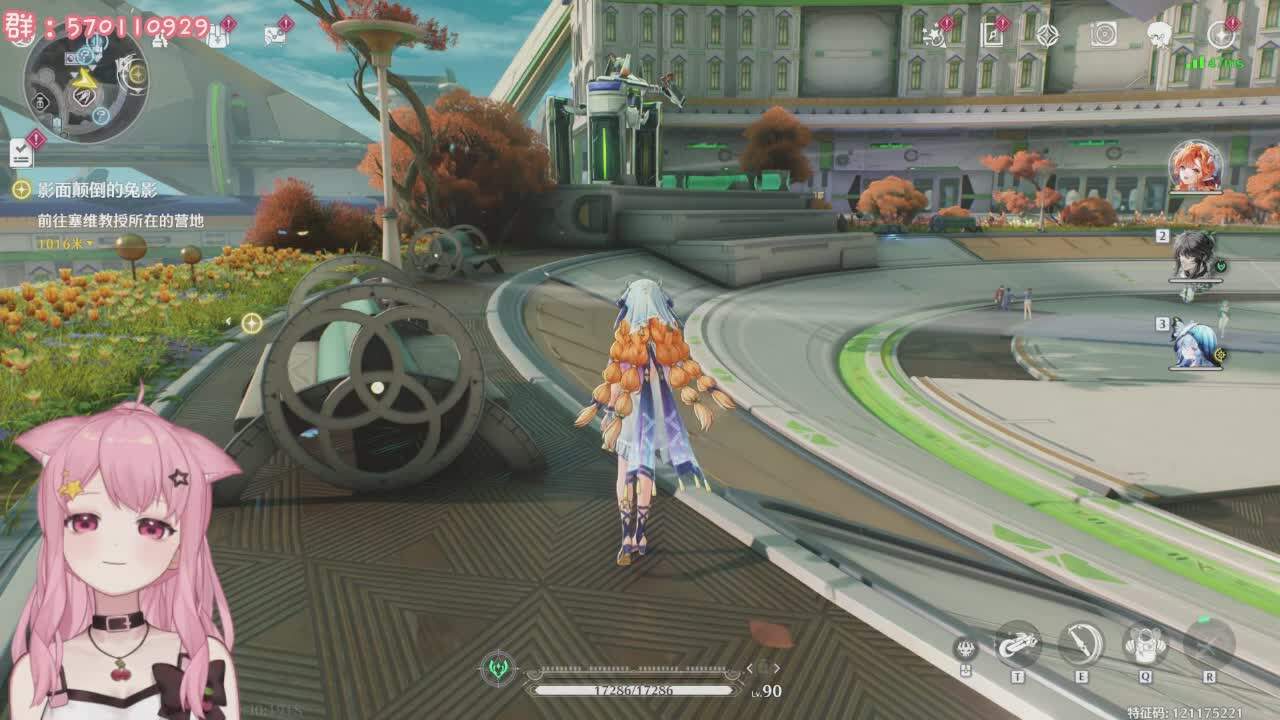This screenshot has width=1280, height=720.
Task: Open the quest checklist icon
Action: (22, 152)
